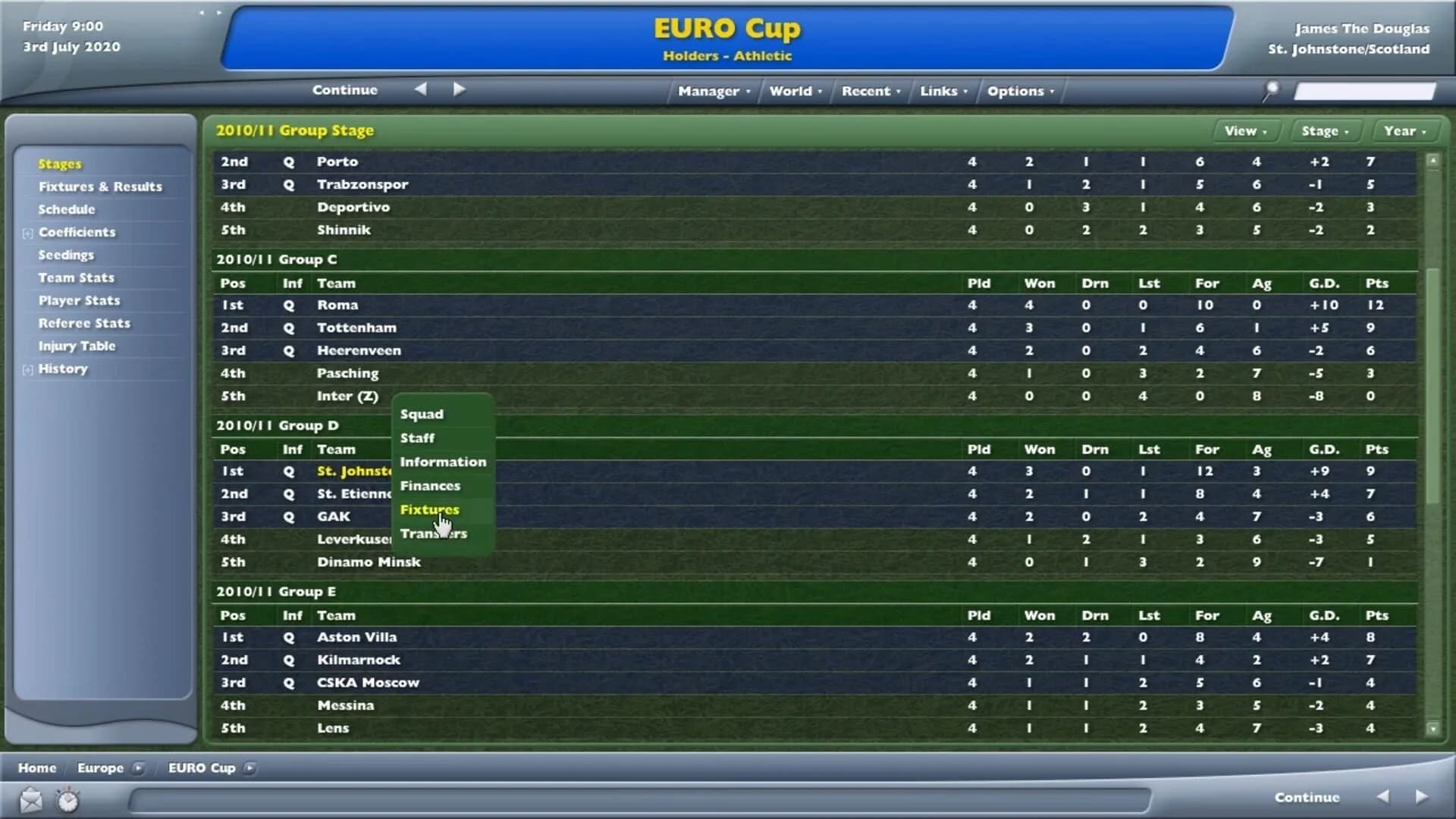Expand the Coefficients section in sidebar
This screenshot has height=819, width=1456.
[x=27, y=232]
